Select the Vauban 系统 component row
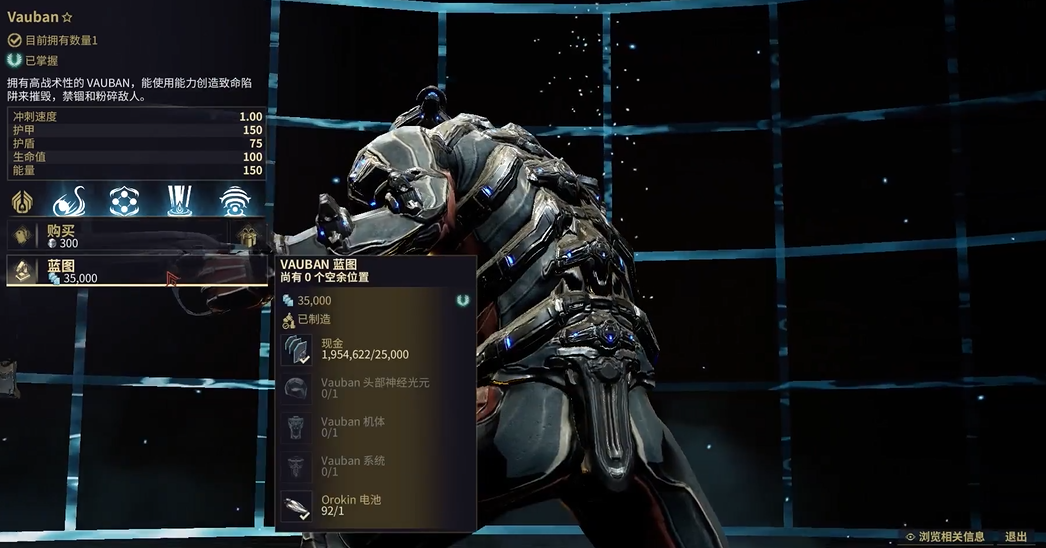This screenshot has height=548, width=1046. pos(375,467)
